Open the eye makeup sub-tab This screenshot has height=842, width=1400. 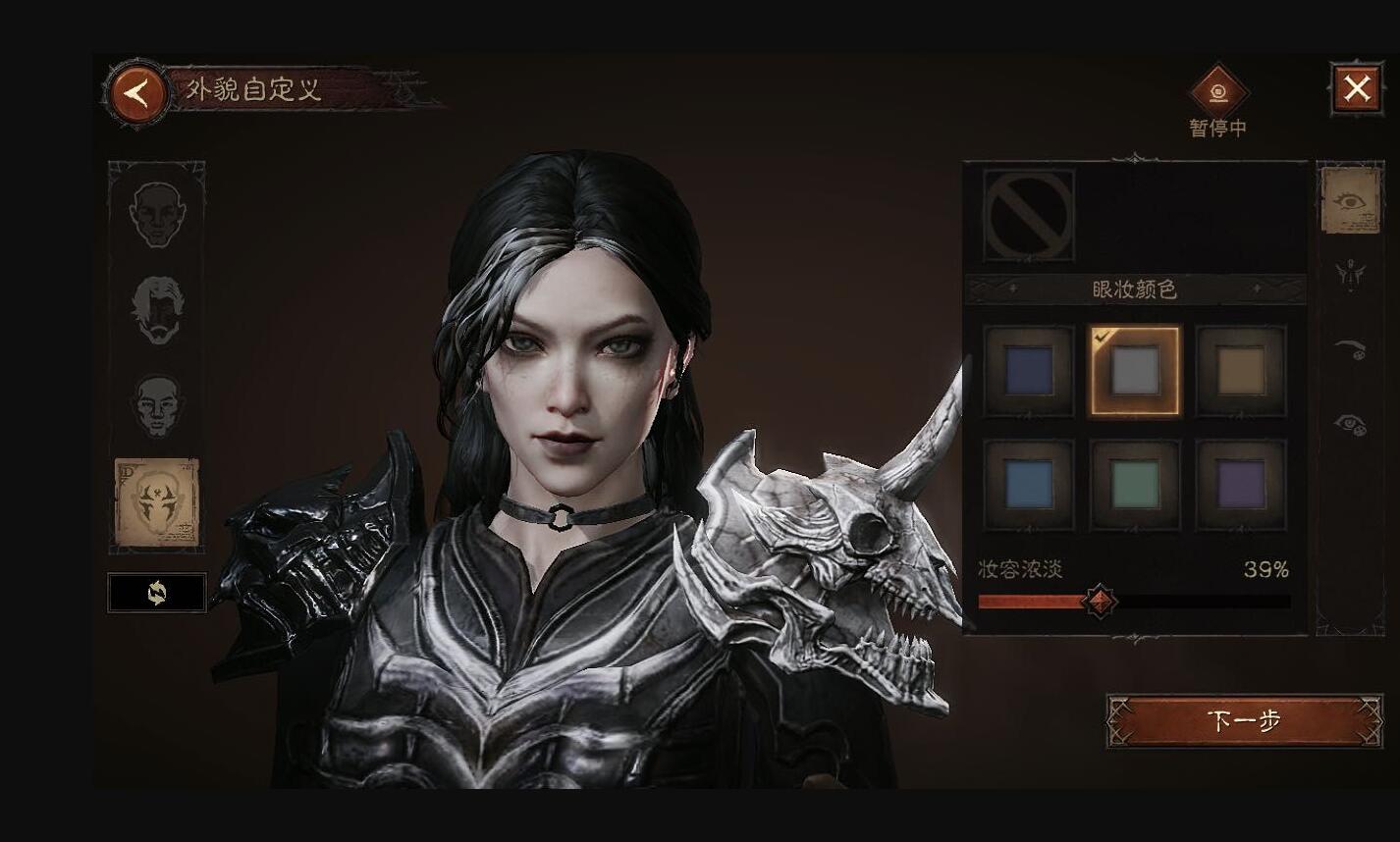tap(1351, 201)
